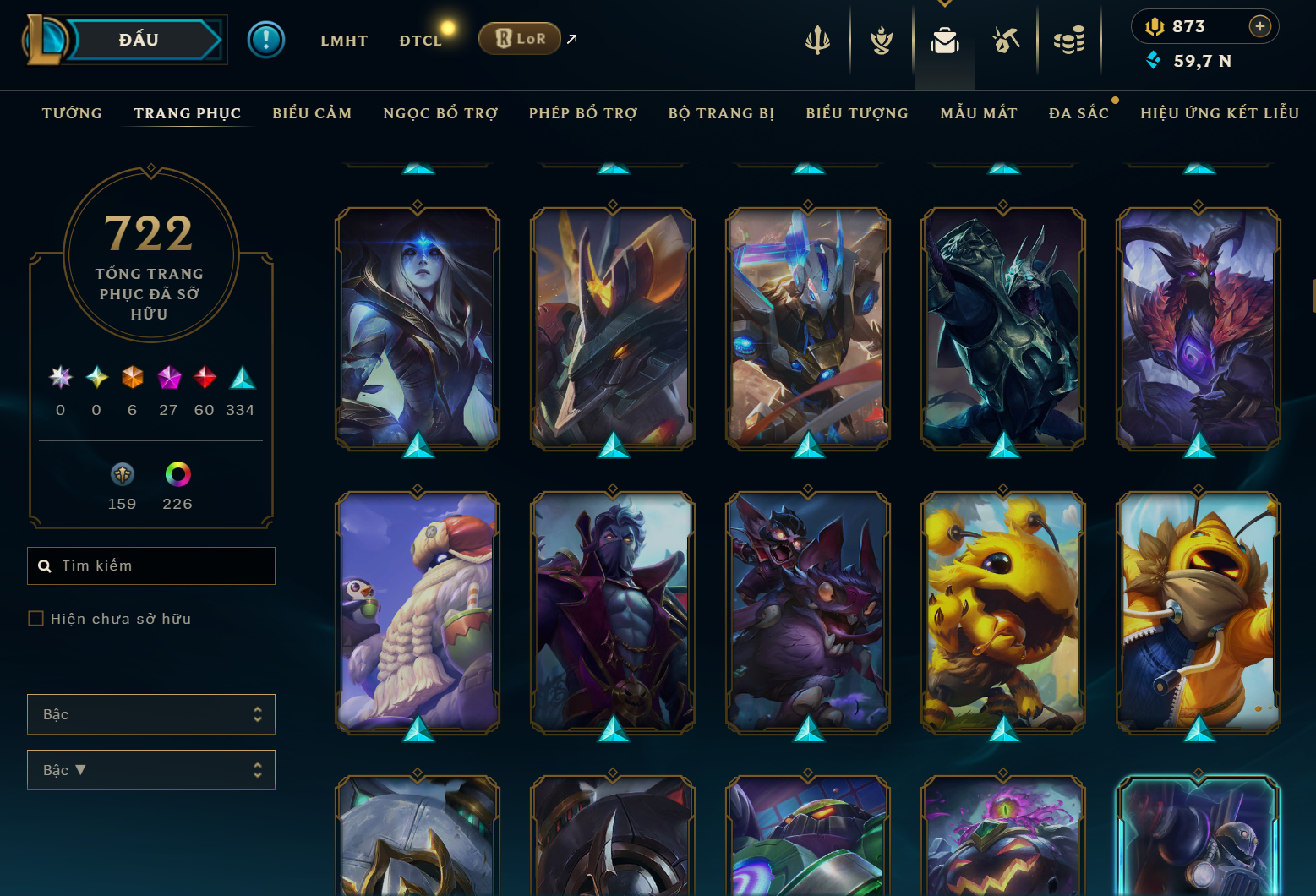Screen dimensions: 1316x896
Task: Click the arrow next to LoR button
Action: pyautogui.click(x=571, y=38)
